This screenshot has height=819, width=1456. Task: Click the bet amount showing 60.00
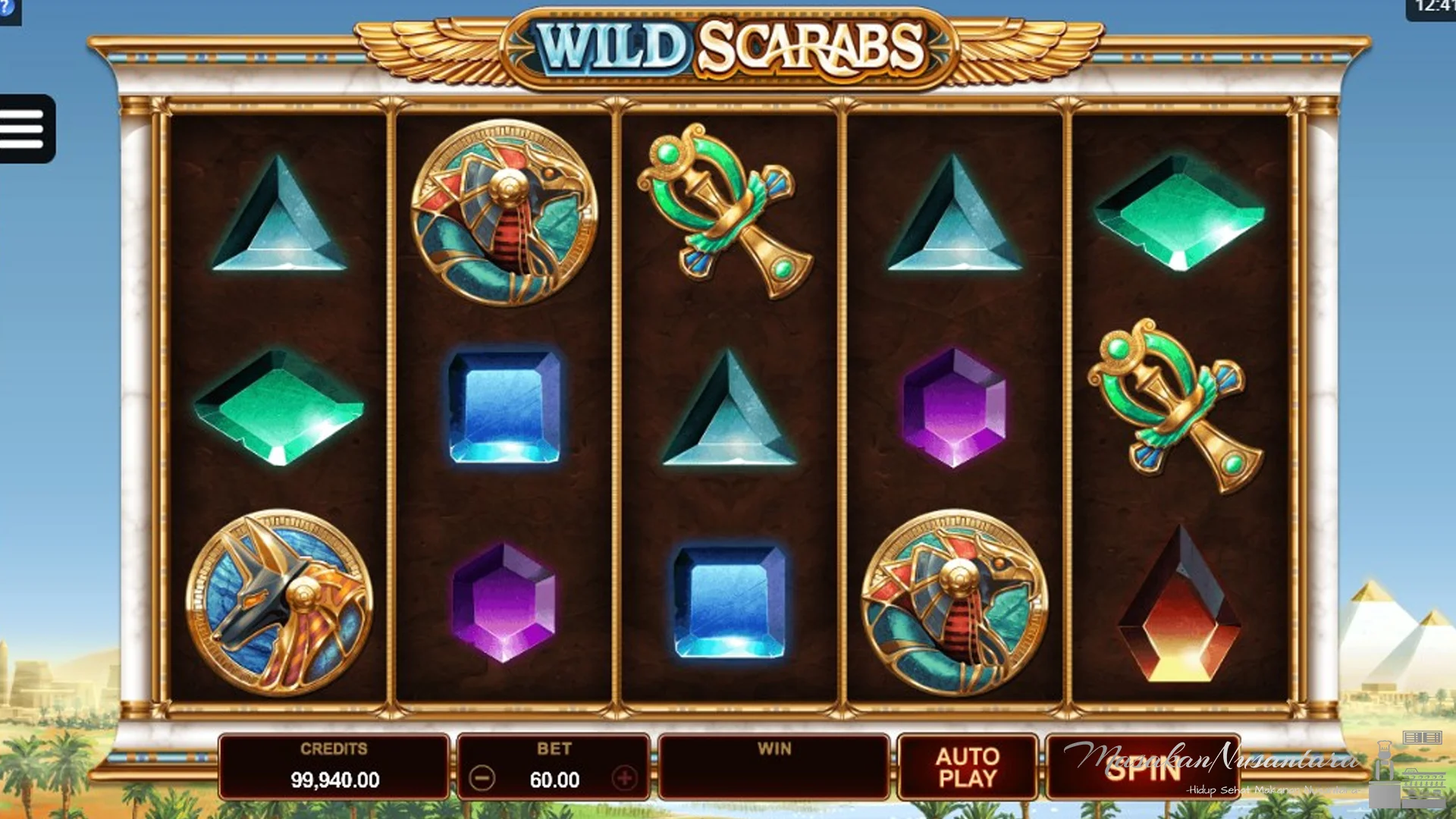556,780
